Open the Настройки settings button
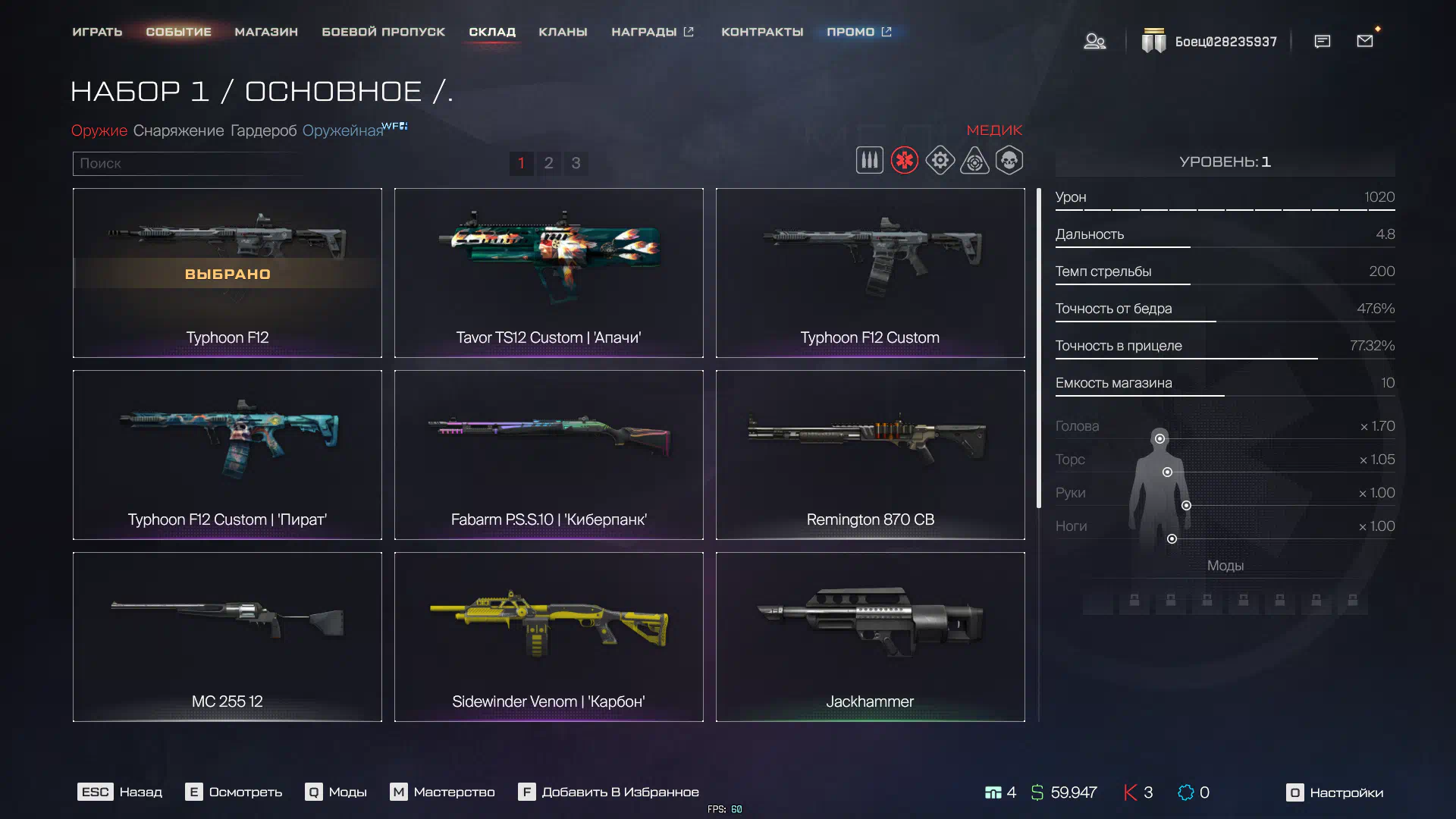 pos(1335,792)
